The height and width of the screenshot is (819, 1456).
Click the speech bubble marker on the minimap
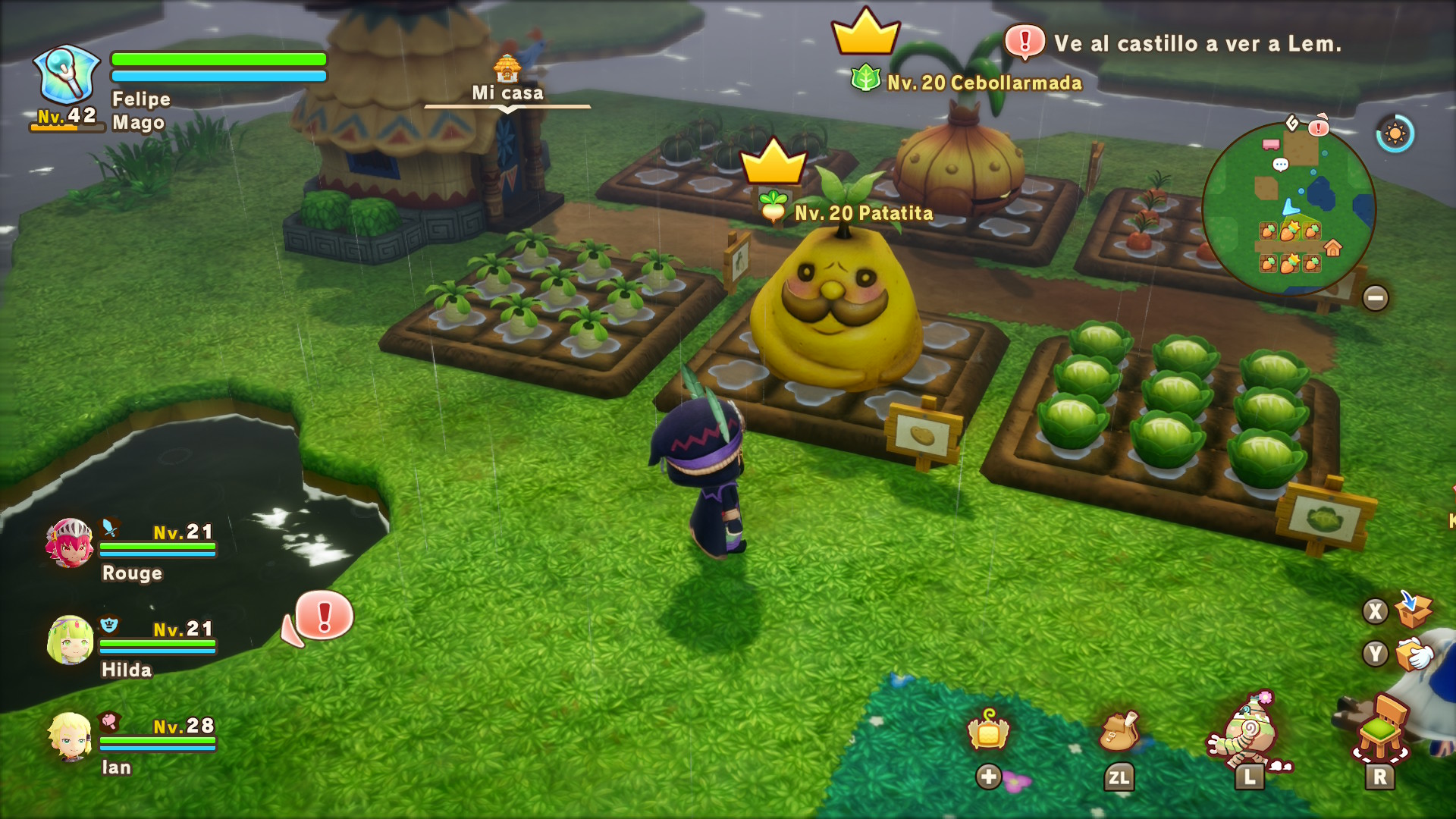(1280, 165)
